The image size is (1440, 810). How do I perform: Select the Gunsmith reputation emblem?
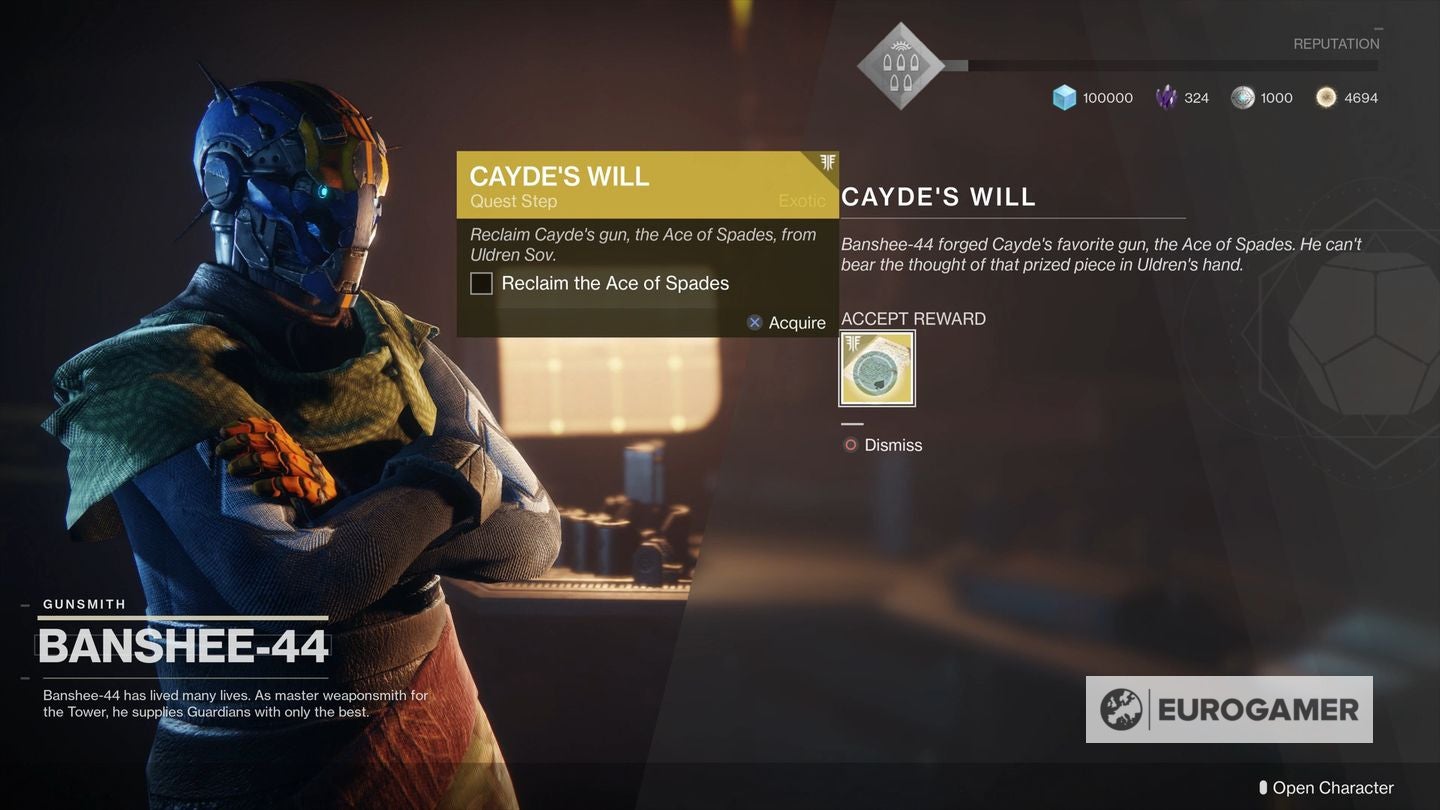(901, 66)
